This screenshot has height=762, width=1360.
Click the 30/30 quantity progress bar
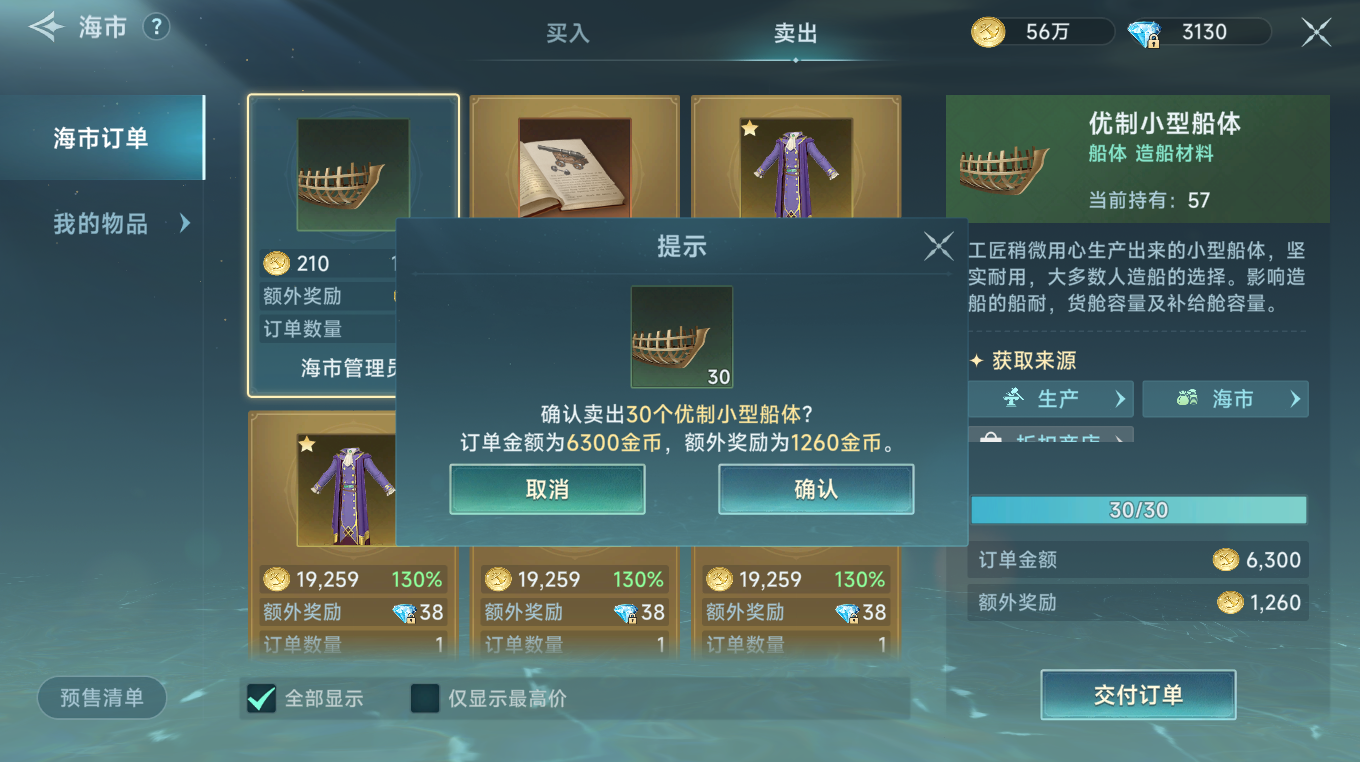pyautogui.click(x=1138, y=509)
